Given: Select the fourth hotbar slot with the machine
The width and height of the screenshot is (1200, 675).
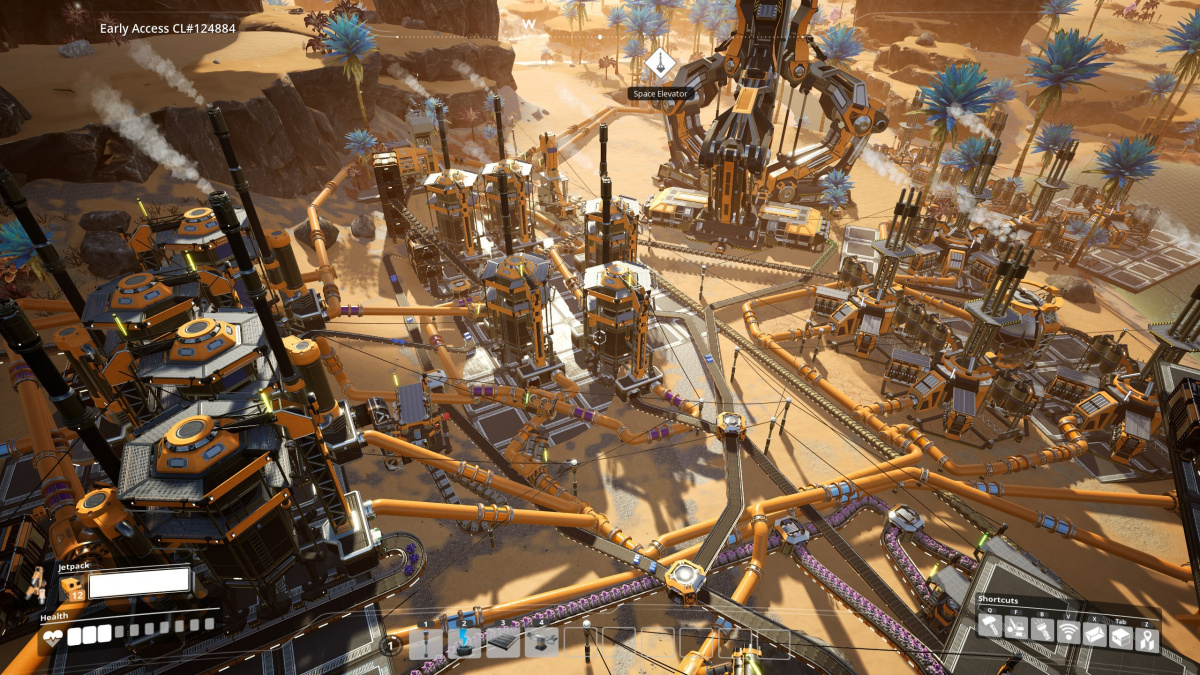Looking at the screenshot, I should point(541,643).
